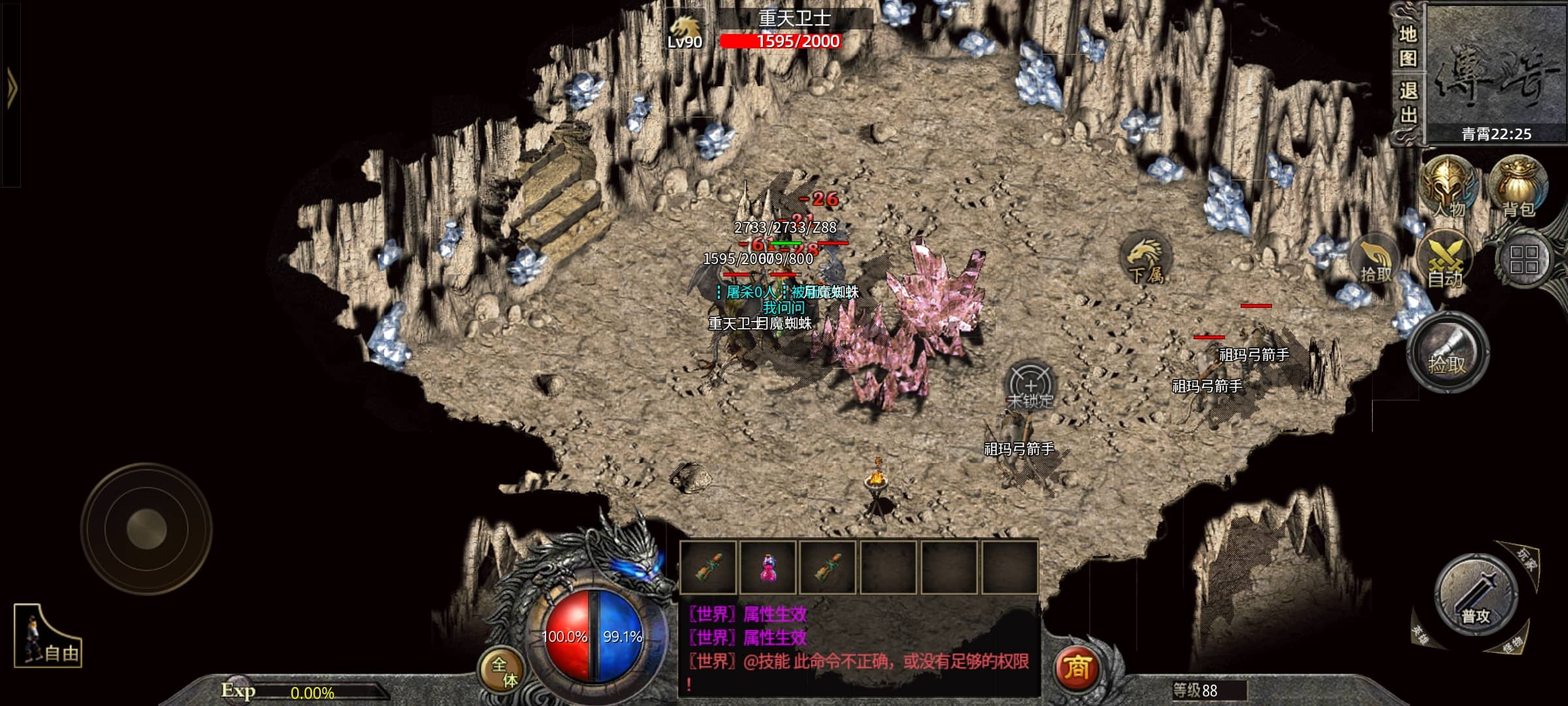The image size is (1568, 706).
Task: Open the four-square grid menu
Action: 1524,260
